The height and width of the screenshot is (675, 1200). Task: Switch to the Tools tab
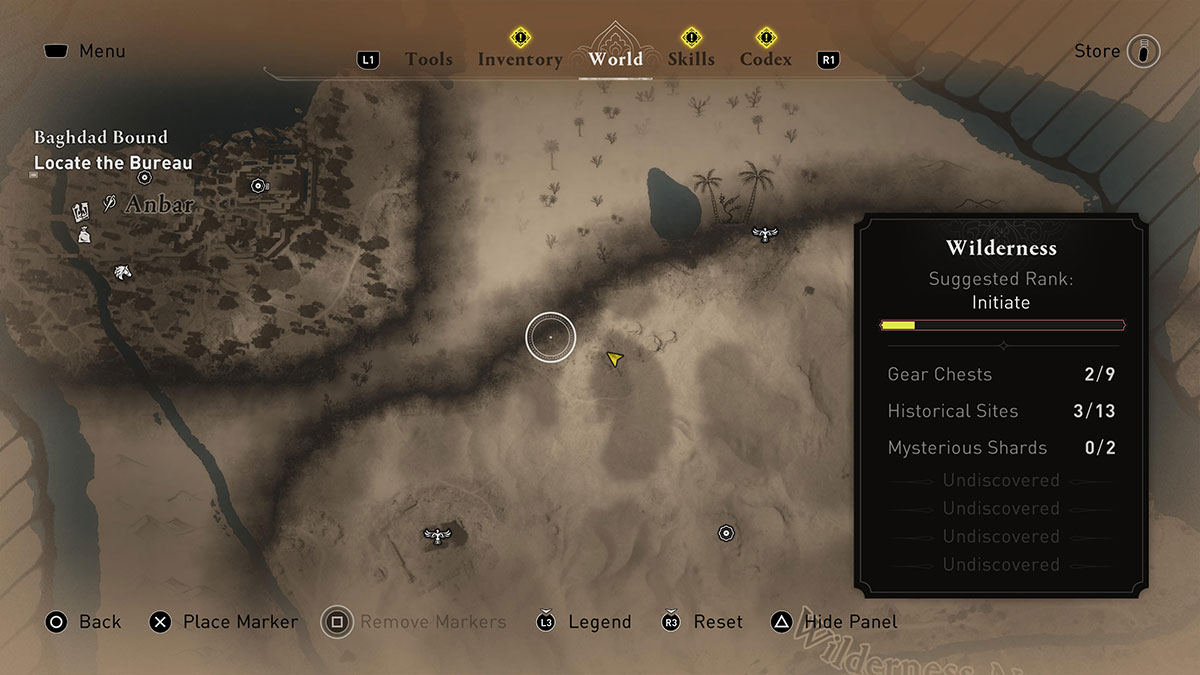coord(429,59)
